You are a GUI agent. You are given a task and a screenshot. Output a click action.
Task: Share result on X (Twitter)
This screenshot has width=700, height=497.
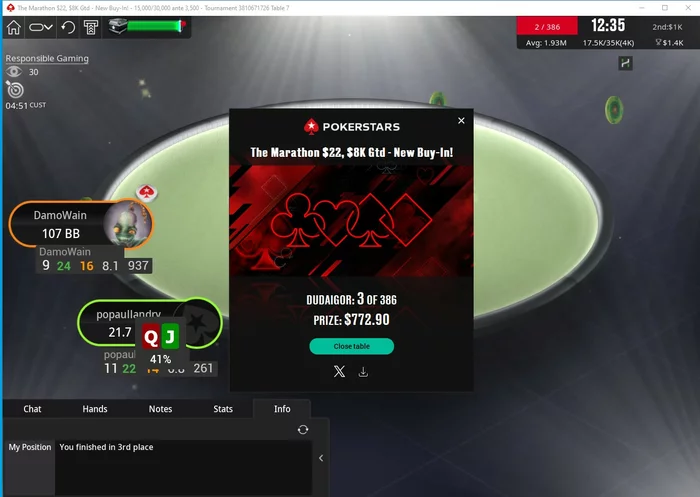coord(339,372)
